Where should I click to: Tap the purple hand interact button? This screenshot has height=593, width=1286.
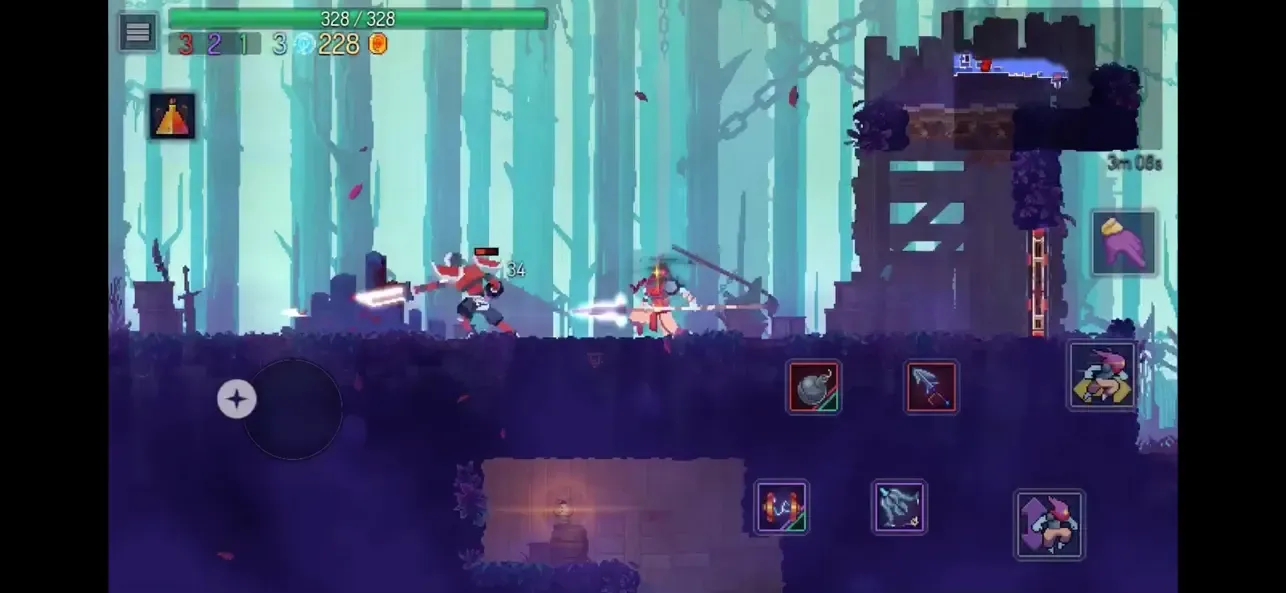[1124, 242]
